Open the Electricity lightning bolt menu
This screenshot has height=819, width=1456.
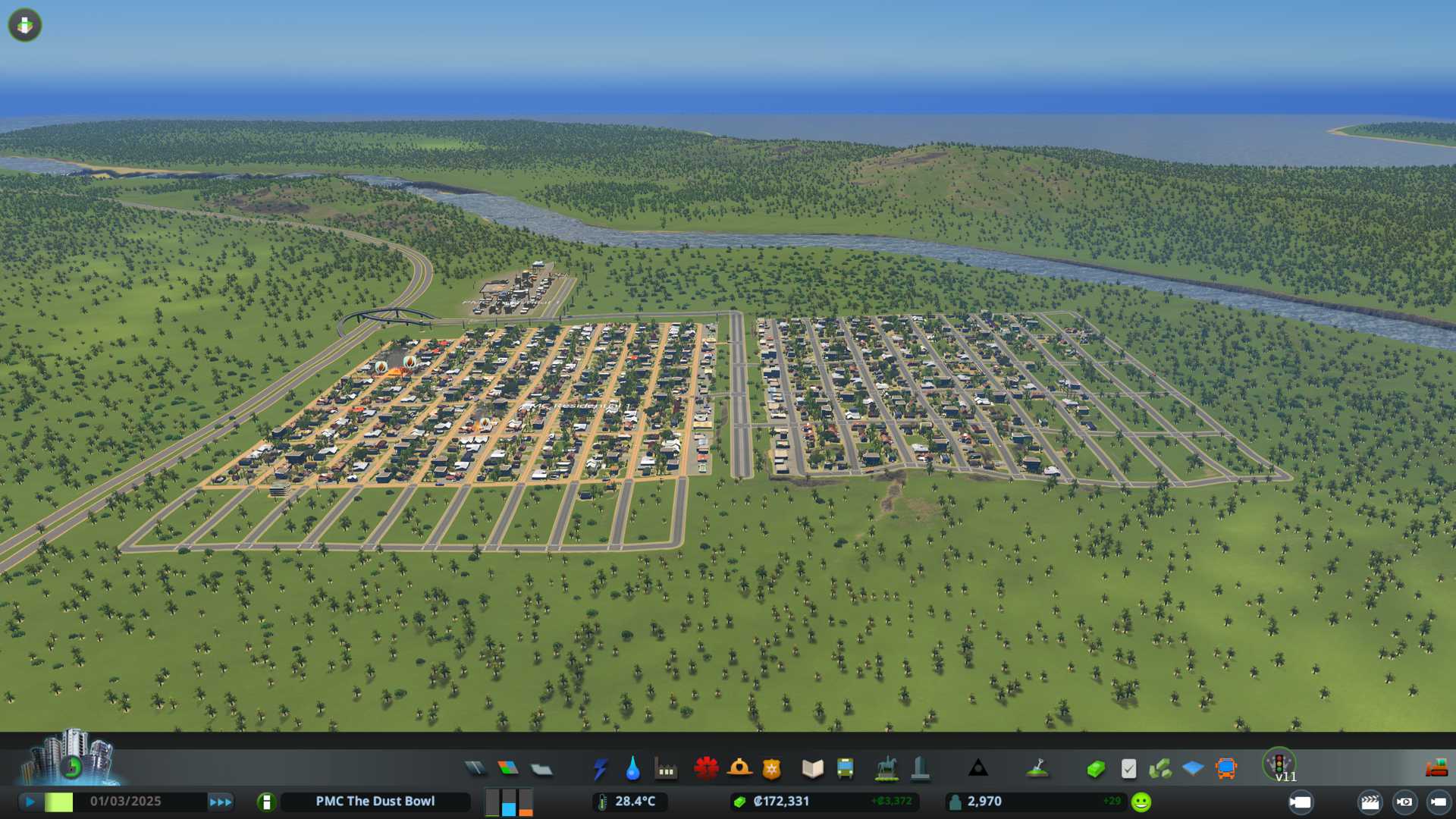tap(601, 769)
